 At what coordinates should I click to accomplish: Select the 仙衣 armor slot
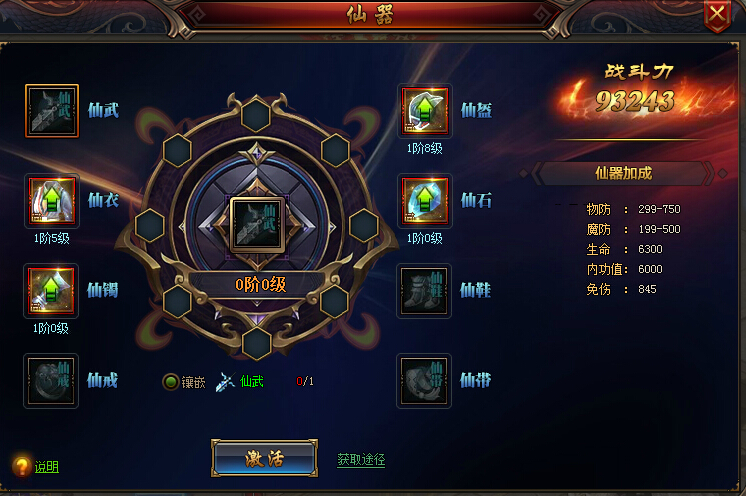[x=51, y=200]
